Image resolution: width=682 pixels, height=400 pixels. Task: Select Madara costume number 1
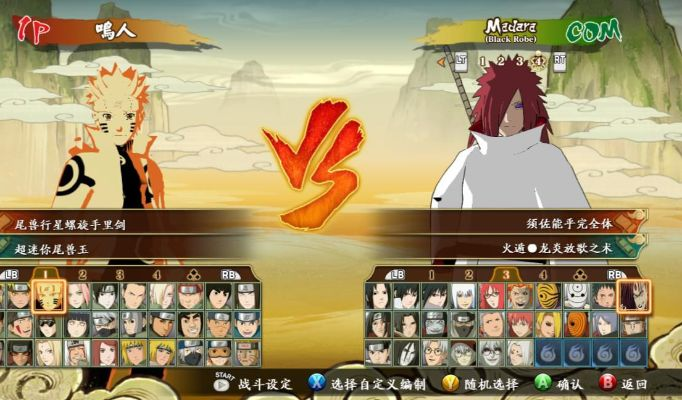[x=483, y=62]
